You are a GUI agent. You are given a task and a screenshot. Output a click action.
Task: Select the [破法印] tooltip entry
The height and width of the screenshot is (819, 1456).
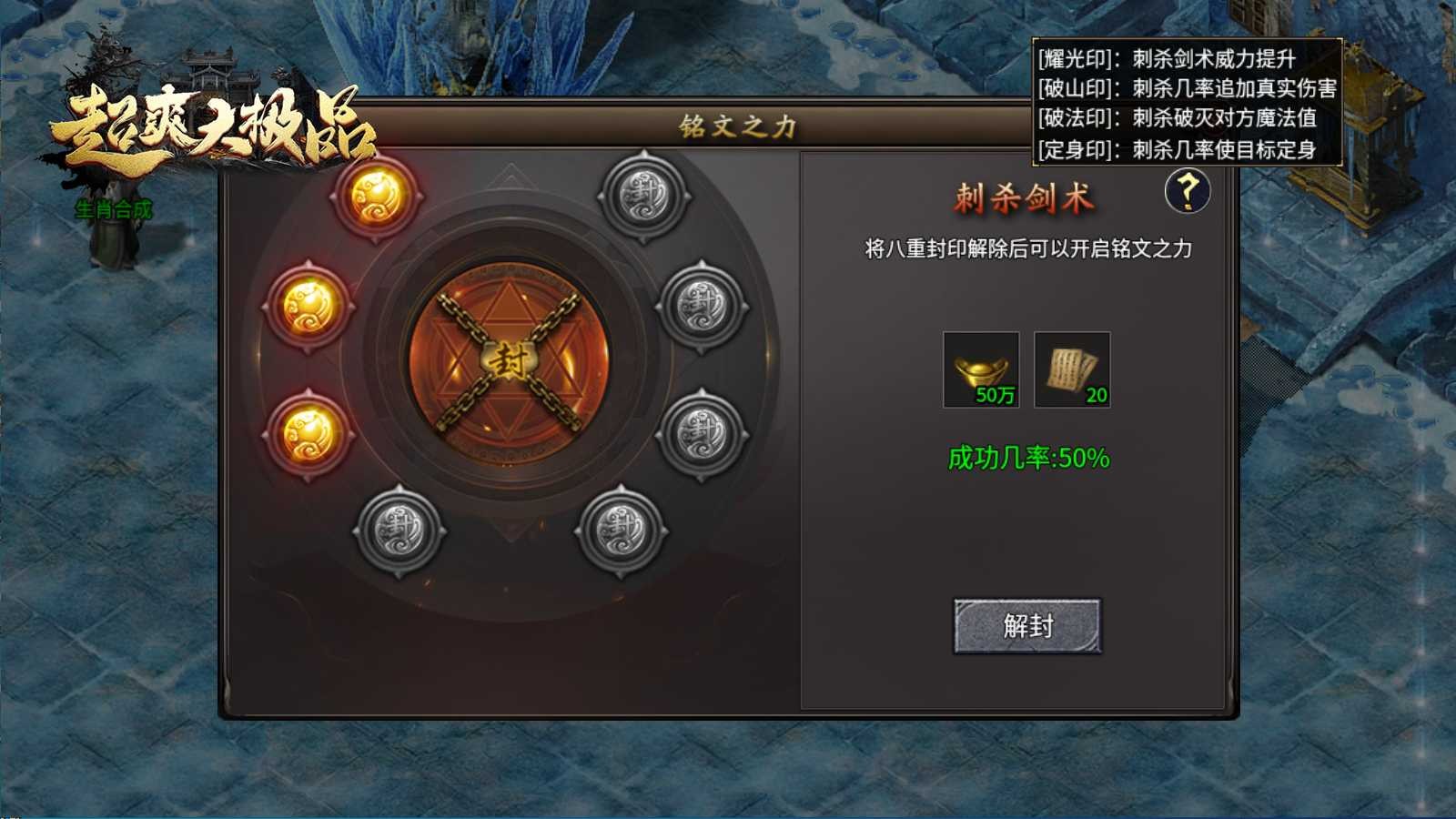pyautogui.click(x=1178, y=116)
